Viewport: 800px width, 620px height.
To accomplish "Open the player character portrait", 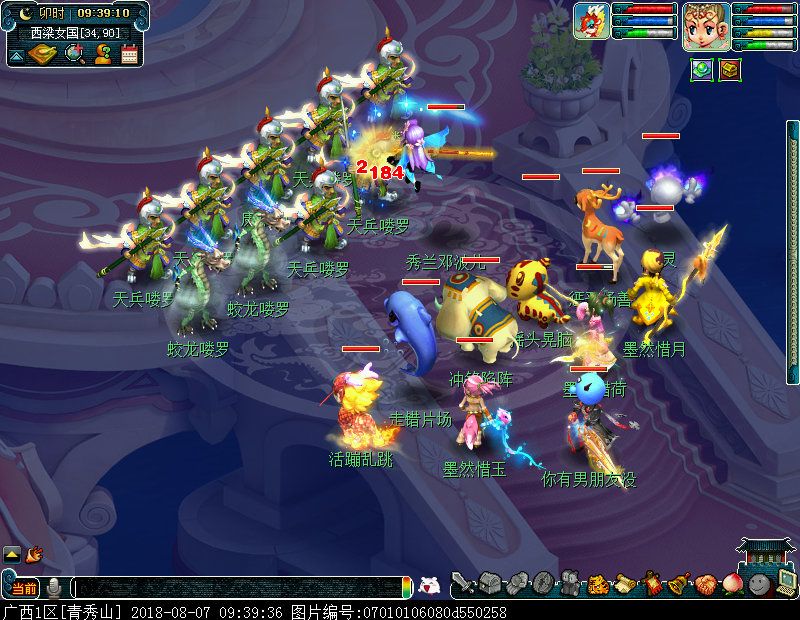I will pyautogui.click(x=702, y=25).
